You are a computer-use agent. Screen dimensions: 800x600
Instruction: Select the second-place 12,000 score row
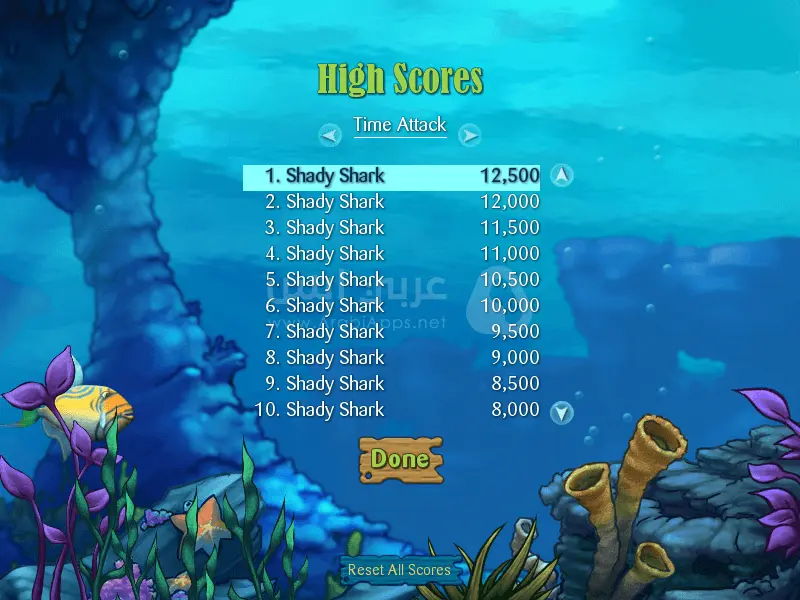pos(391,202)
